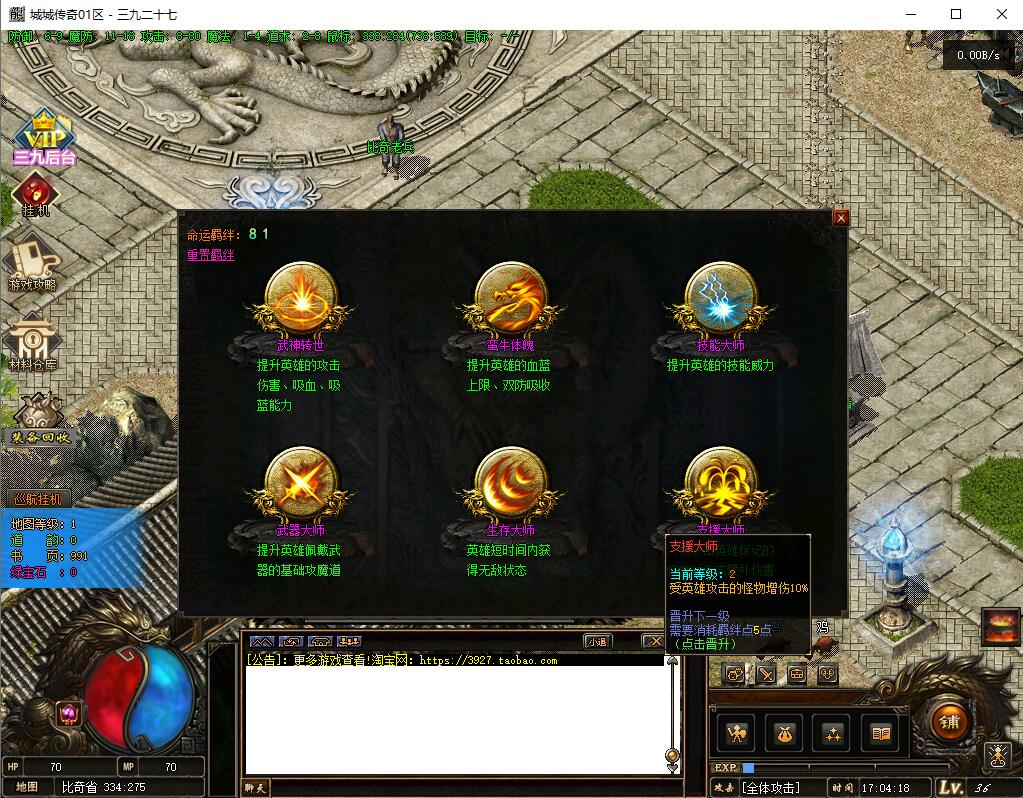Select the 技能大师 lightning icon
1023x798 pixels.
coord(720,299)
